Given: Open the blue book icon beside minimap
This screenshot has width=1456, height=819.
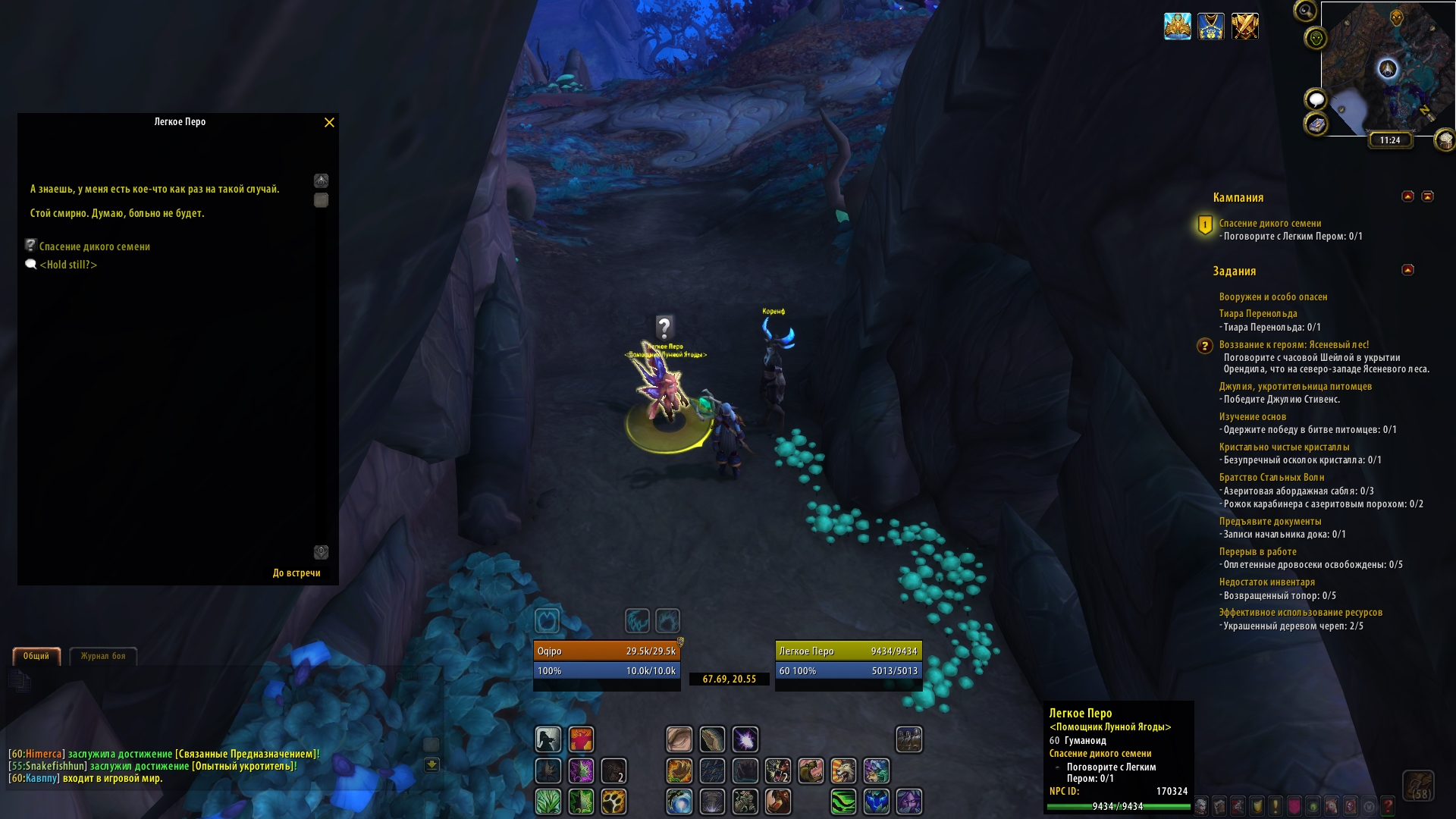Looking at the screenshot, I should (x=1316, y=124).
